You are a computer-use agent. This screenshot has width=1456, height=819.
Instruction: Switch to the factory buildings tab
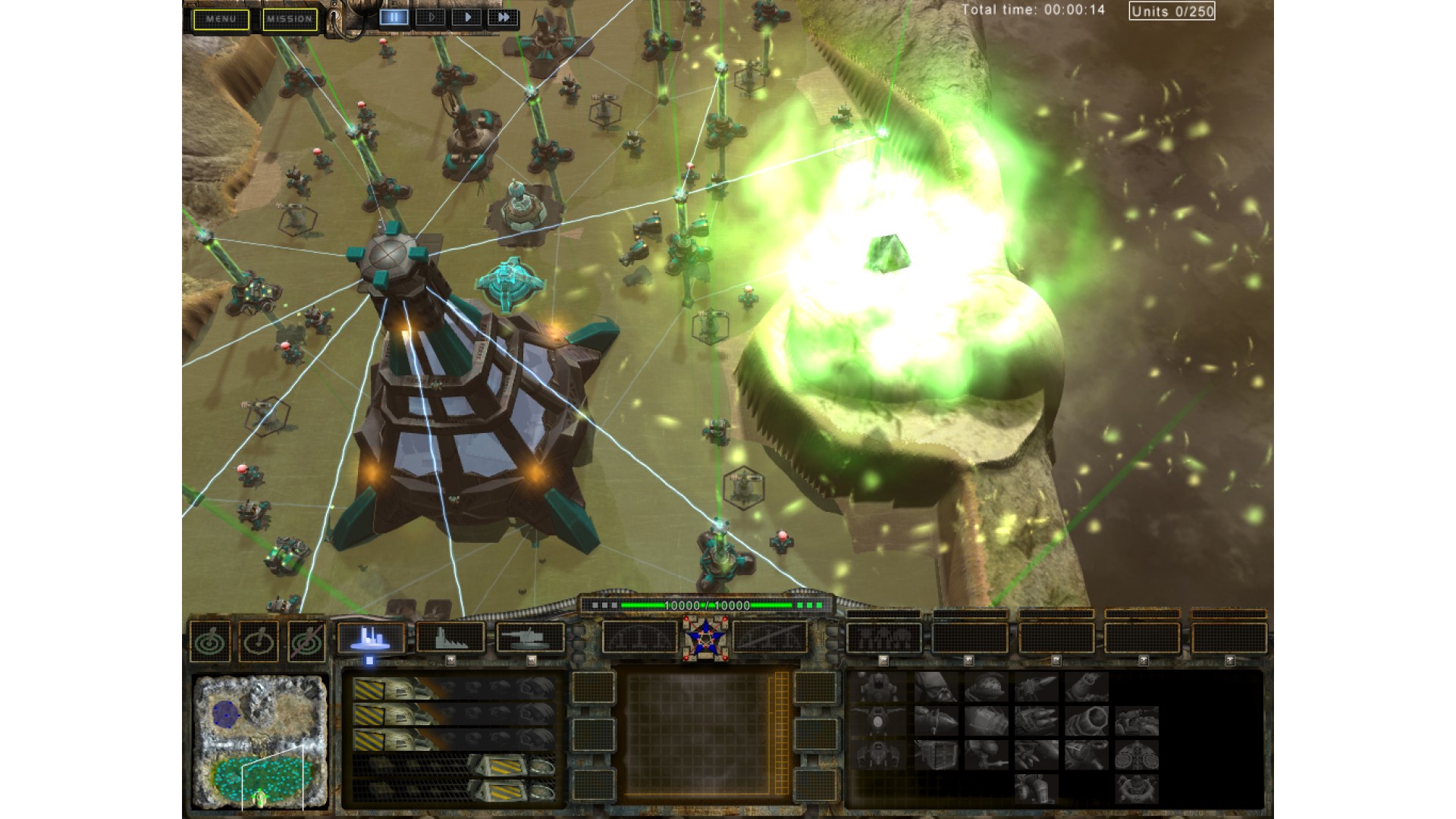pos(450,638)
